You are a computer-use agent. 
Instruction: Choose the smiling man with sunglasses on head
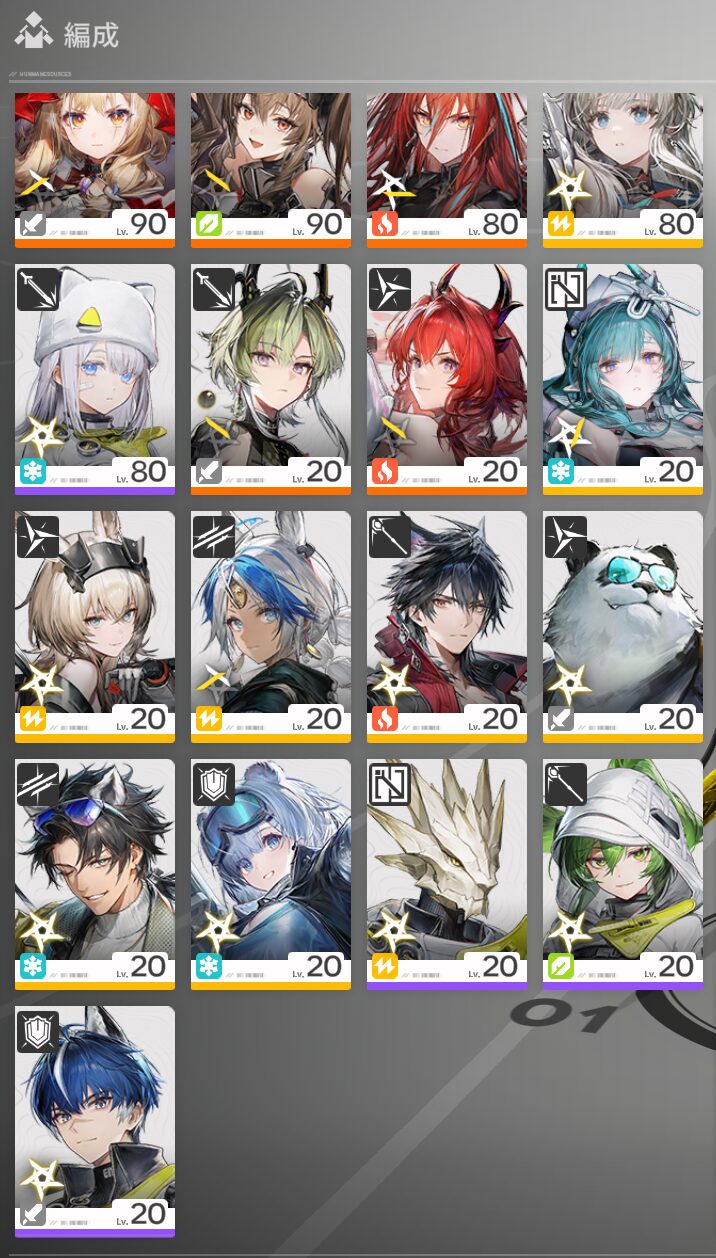coord(95,871)
